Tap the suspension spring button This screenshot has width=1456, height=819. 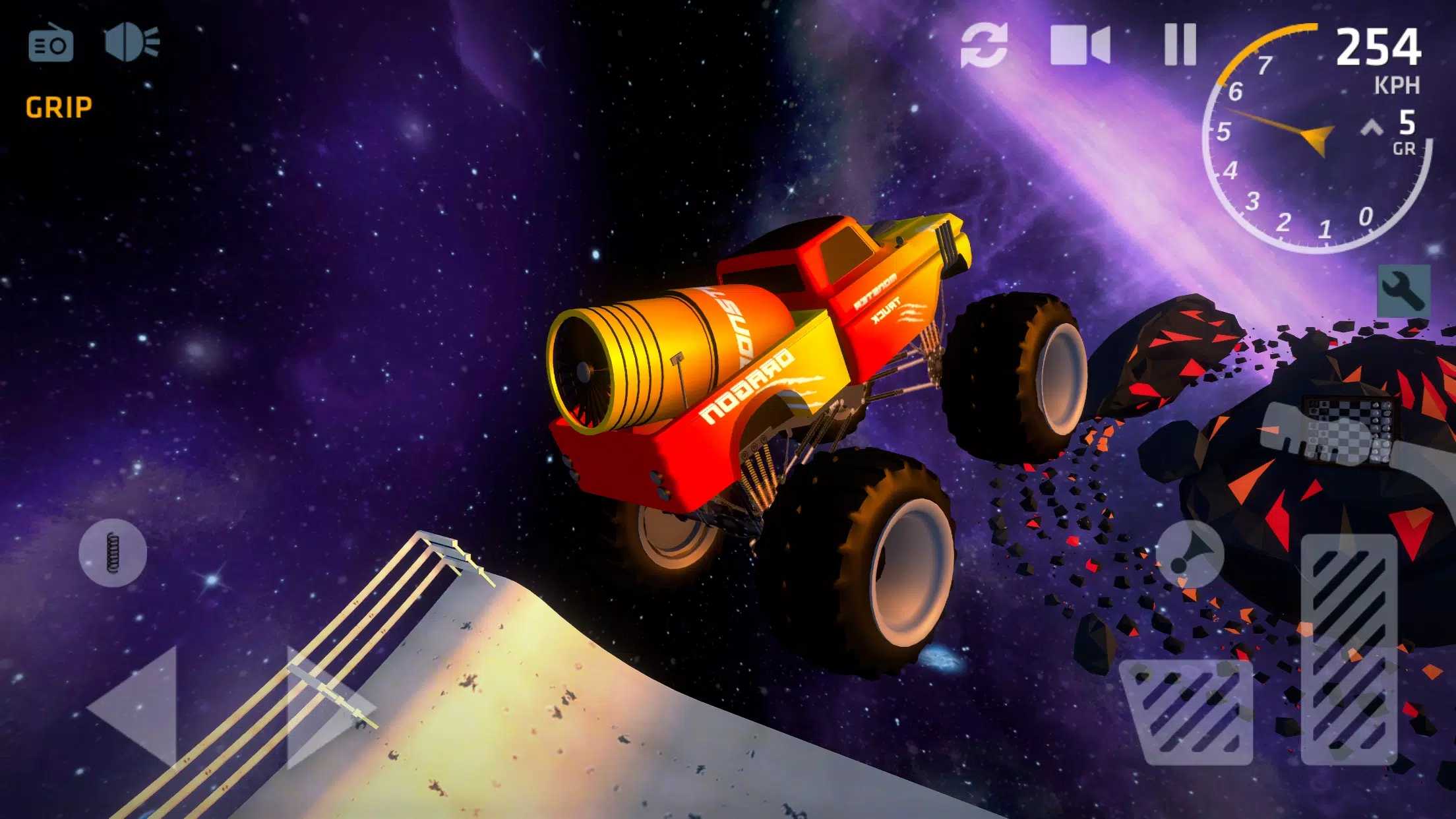(113, 552)
